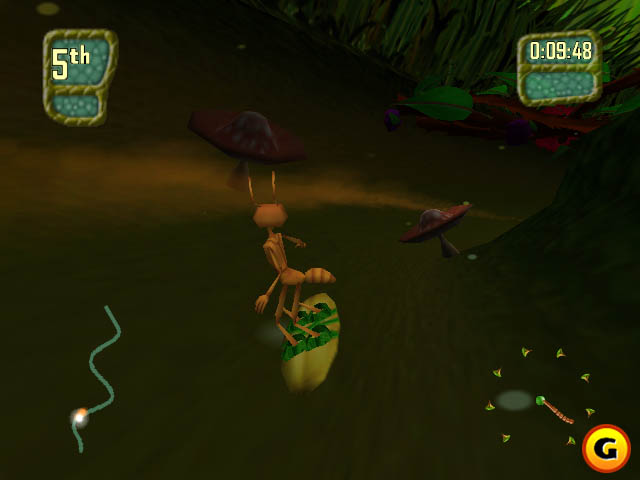Image resolution: width=640 pixels, height=480 pixels.
Task: Click the winding track minimap
Action: click(x=96, y=375)
